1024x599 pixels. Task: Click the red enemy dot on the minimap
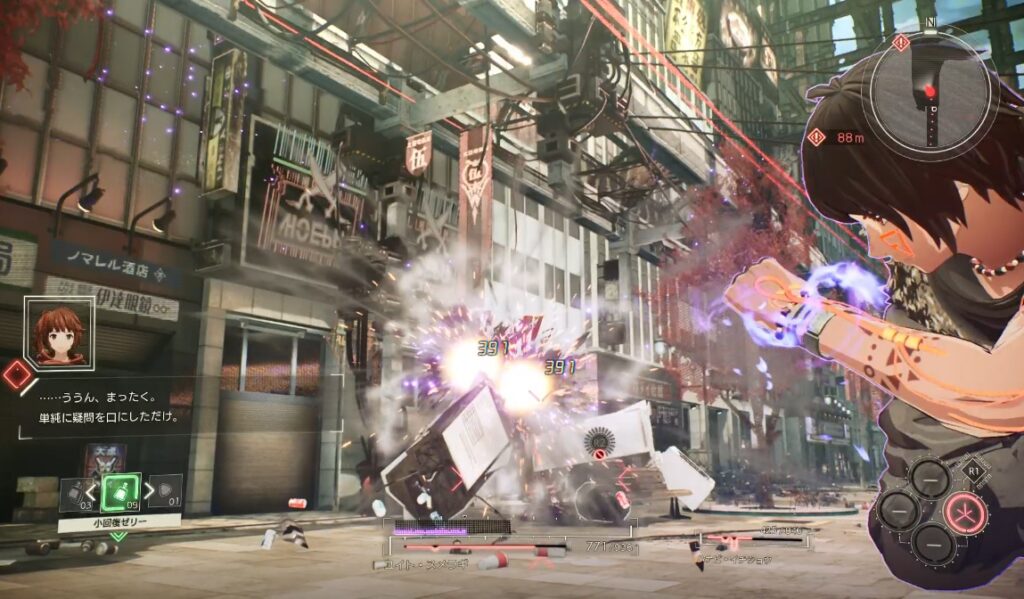930,92
